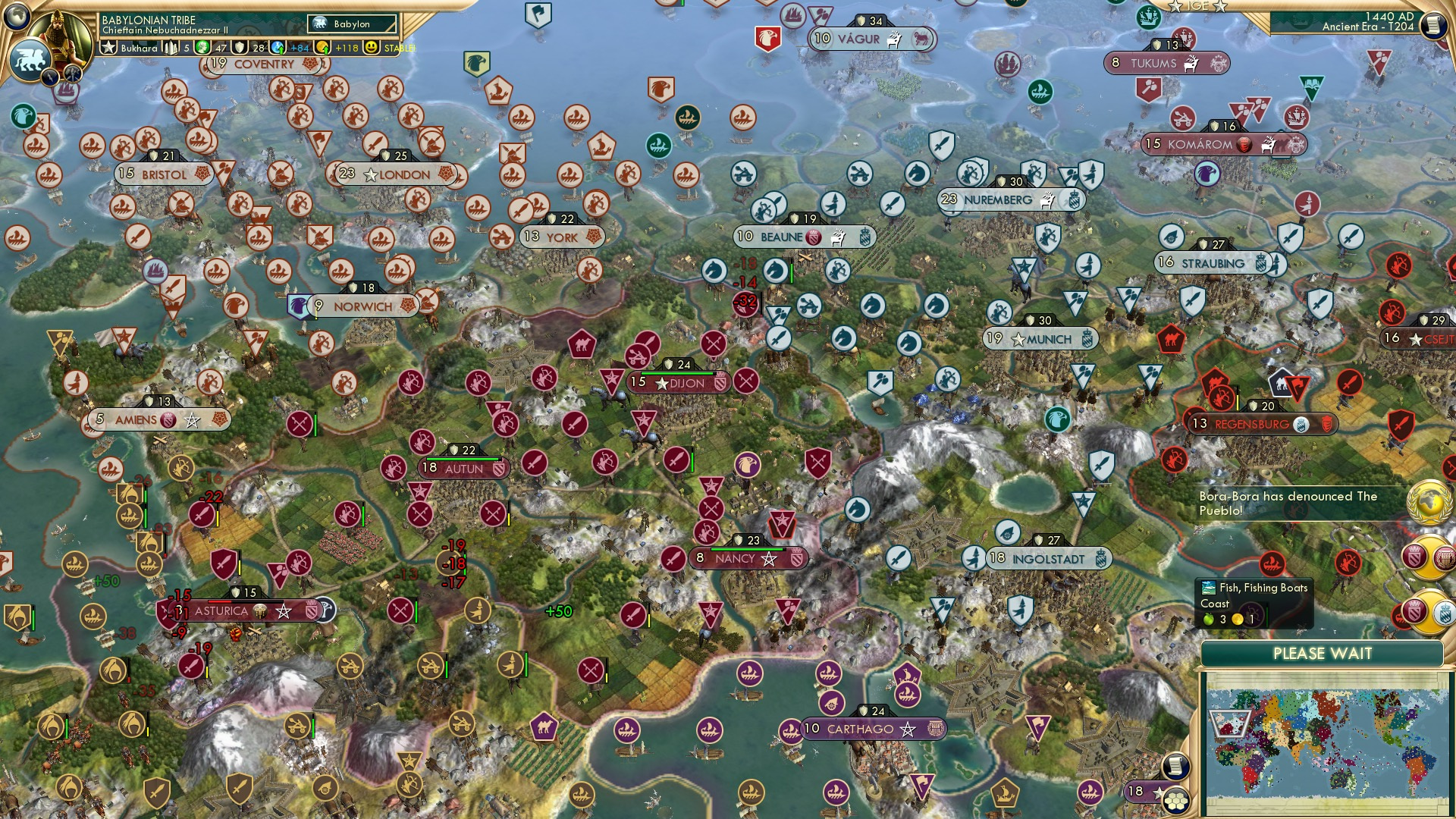Click the gold icon showing +118
This screenshot has height=819, width=1456.
tap(321, 47)
